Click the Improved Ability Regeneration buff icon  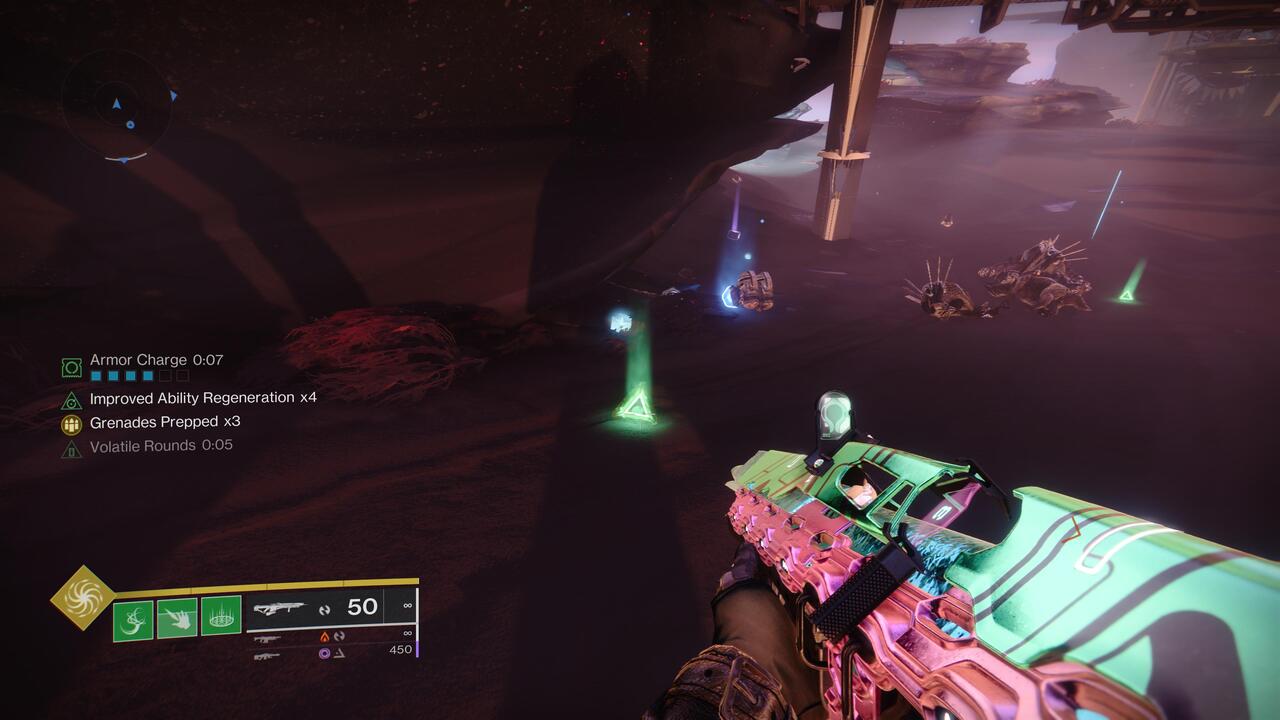[x=71, y=400]
